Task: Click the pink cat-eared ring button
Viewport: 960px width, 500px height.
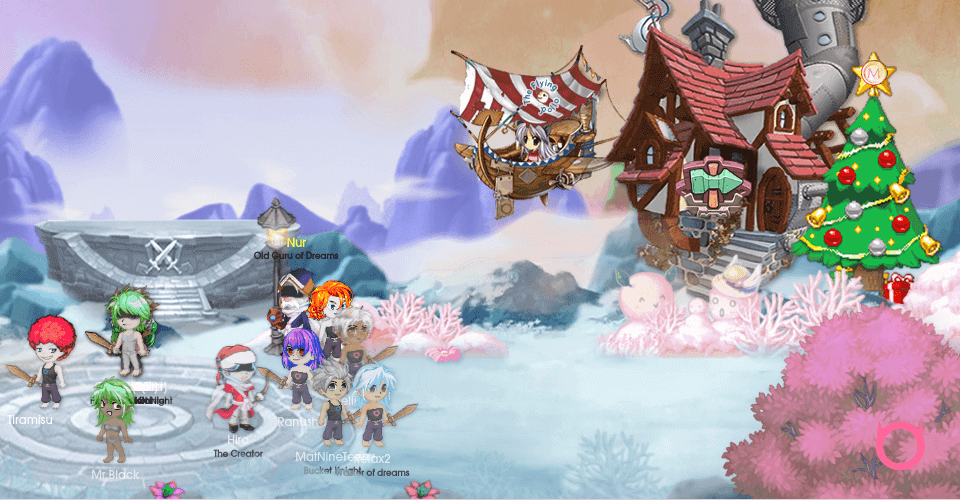Action: 899,446
